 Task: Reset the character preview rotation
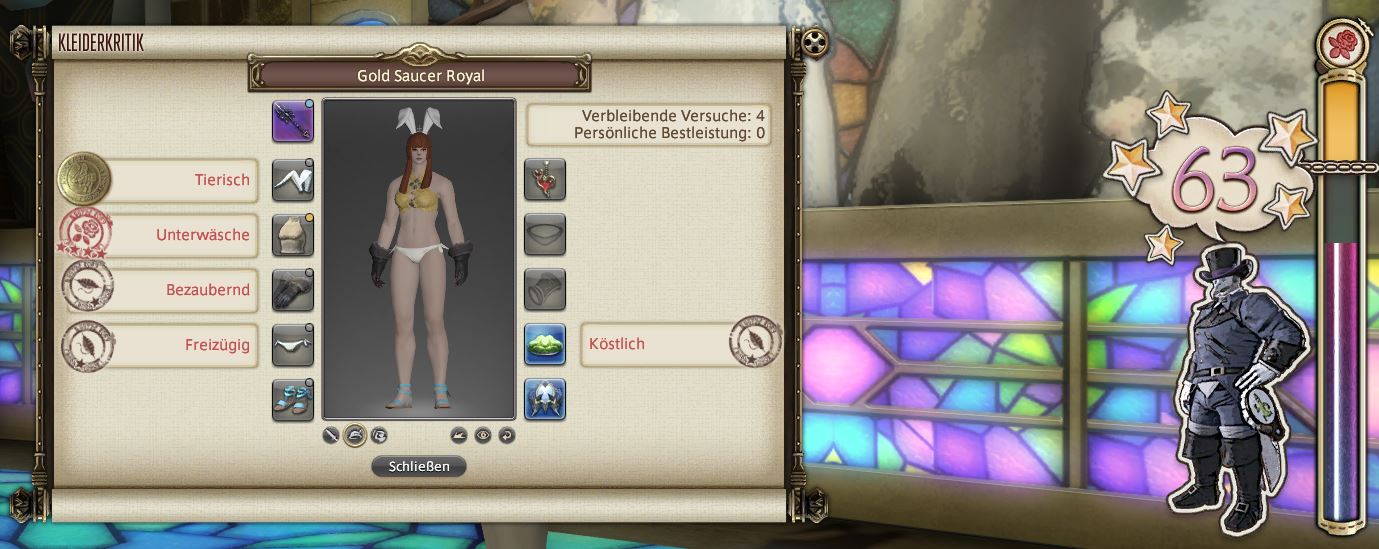(x=506, y=435)
